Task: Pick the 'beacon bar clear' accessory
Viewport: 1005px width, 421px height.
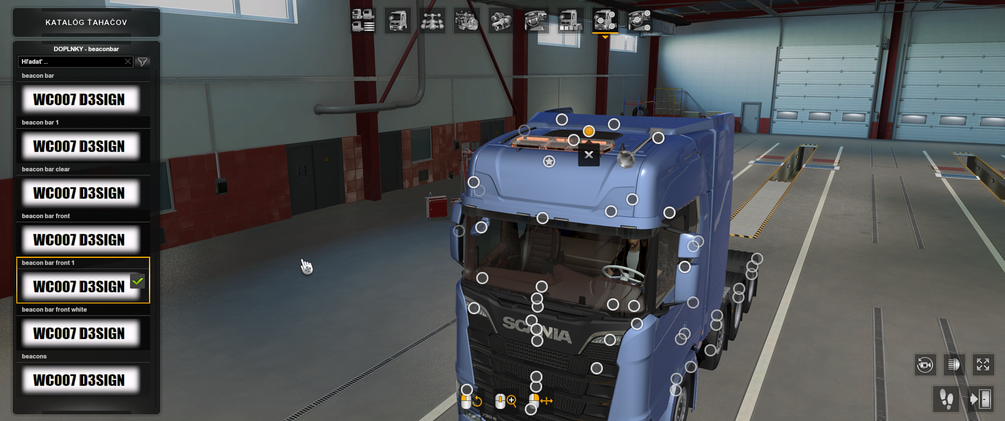Action: pos(80,193)
